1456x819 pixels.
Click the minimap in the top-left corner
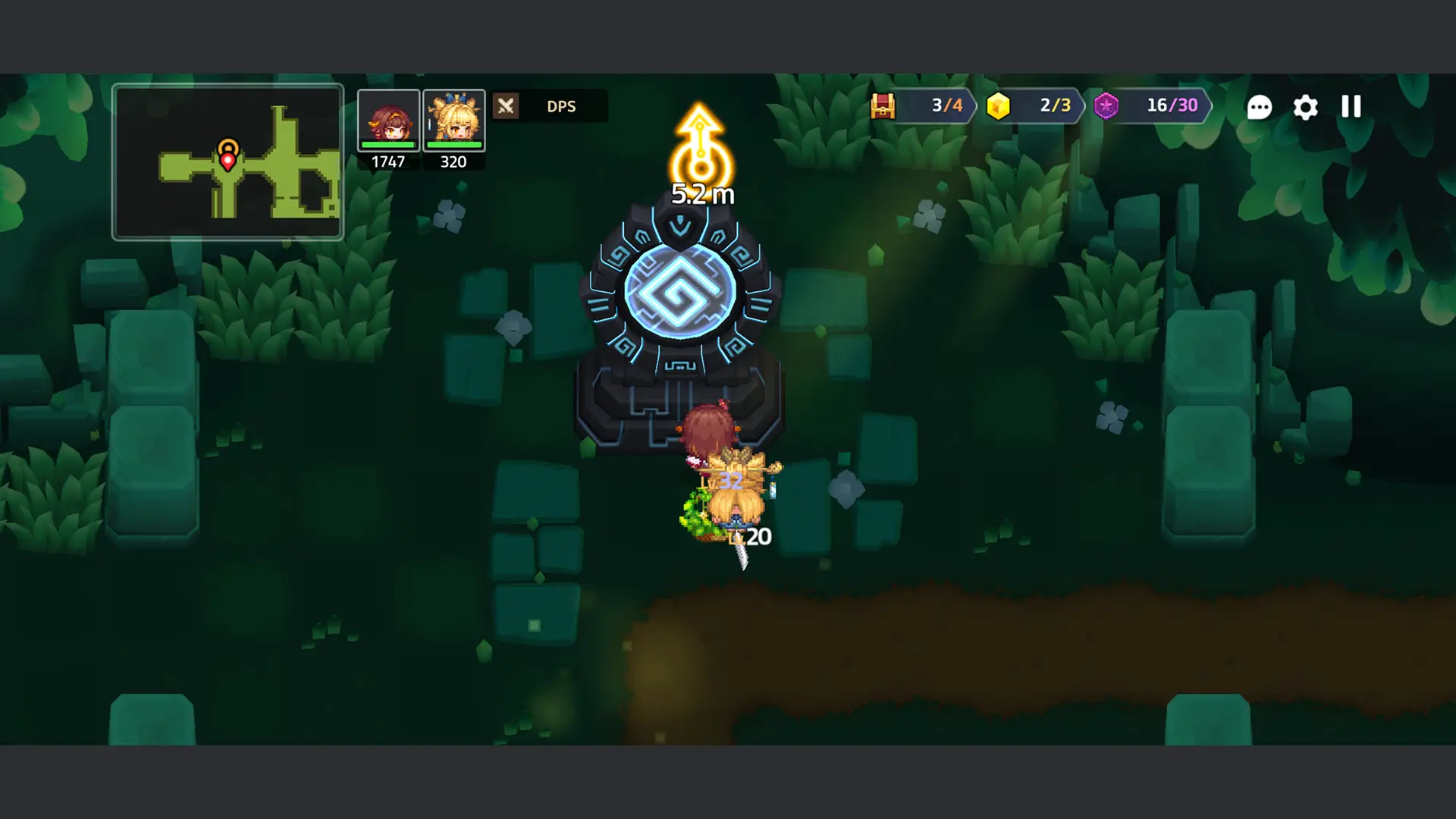point(227,161)
